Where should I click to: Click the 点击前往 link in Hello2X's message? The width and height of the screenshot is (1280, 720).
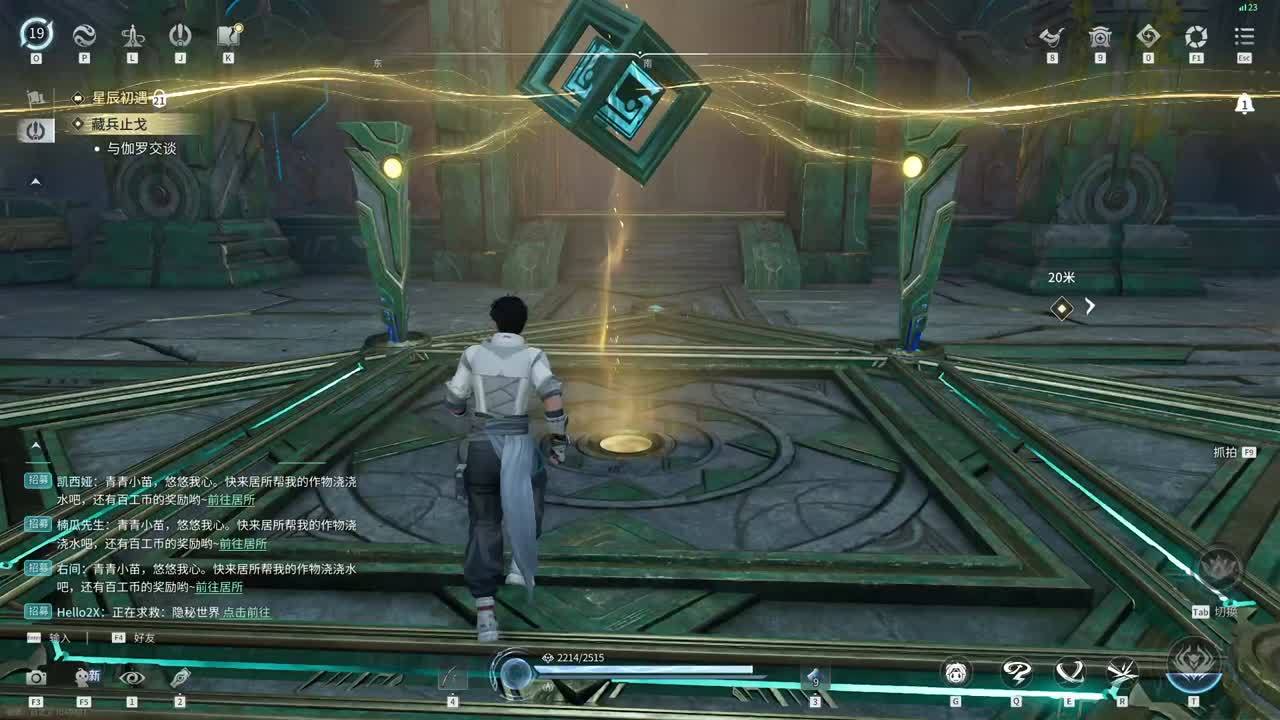click(246, 612)
